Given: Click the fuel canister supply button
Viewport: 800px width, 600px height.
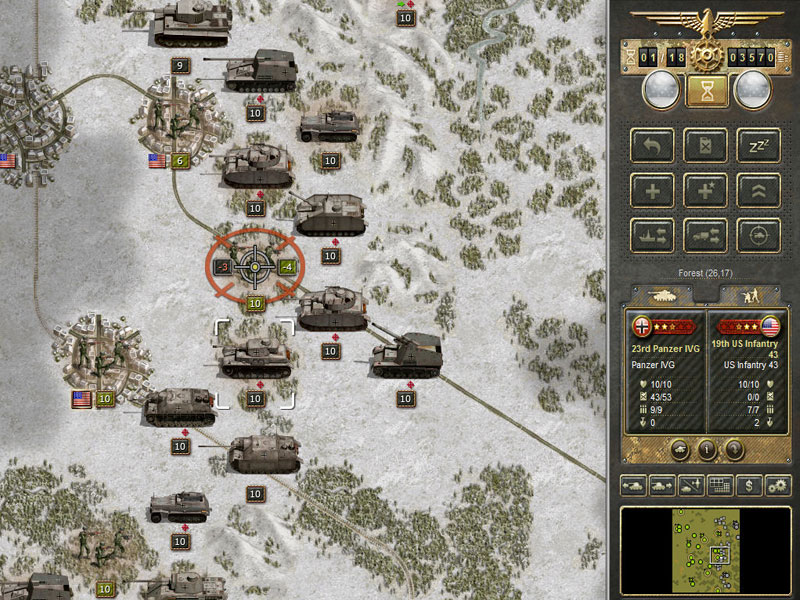Looking at the screenshot, I should coord(705,146).
